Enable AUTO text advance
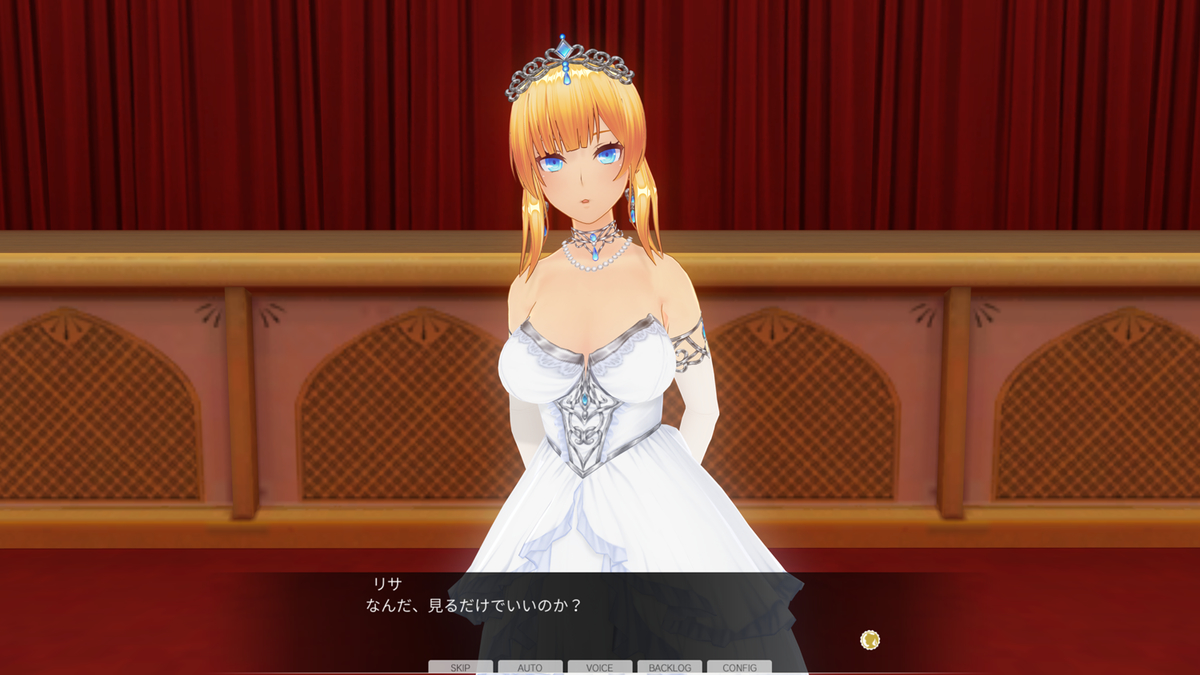Screen dimensions: 1200x675 [530, 667]
